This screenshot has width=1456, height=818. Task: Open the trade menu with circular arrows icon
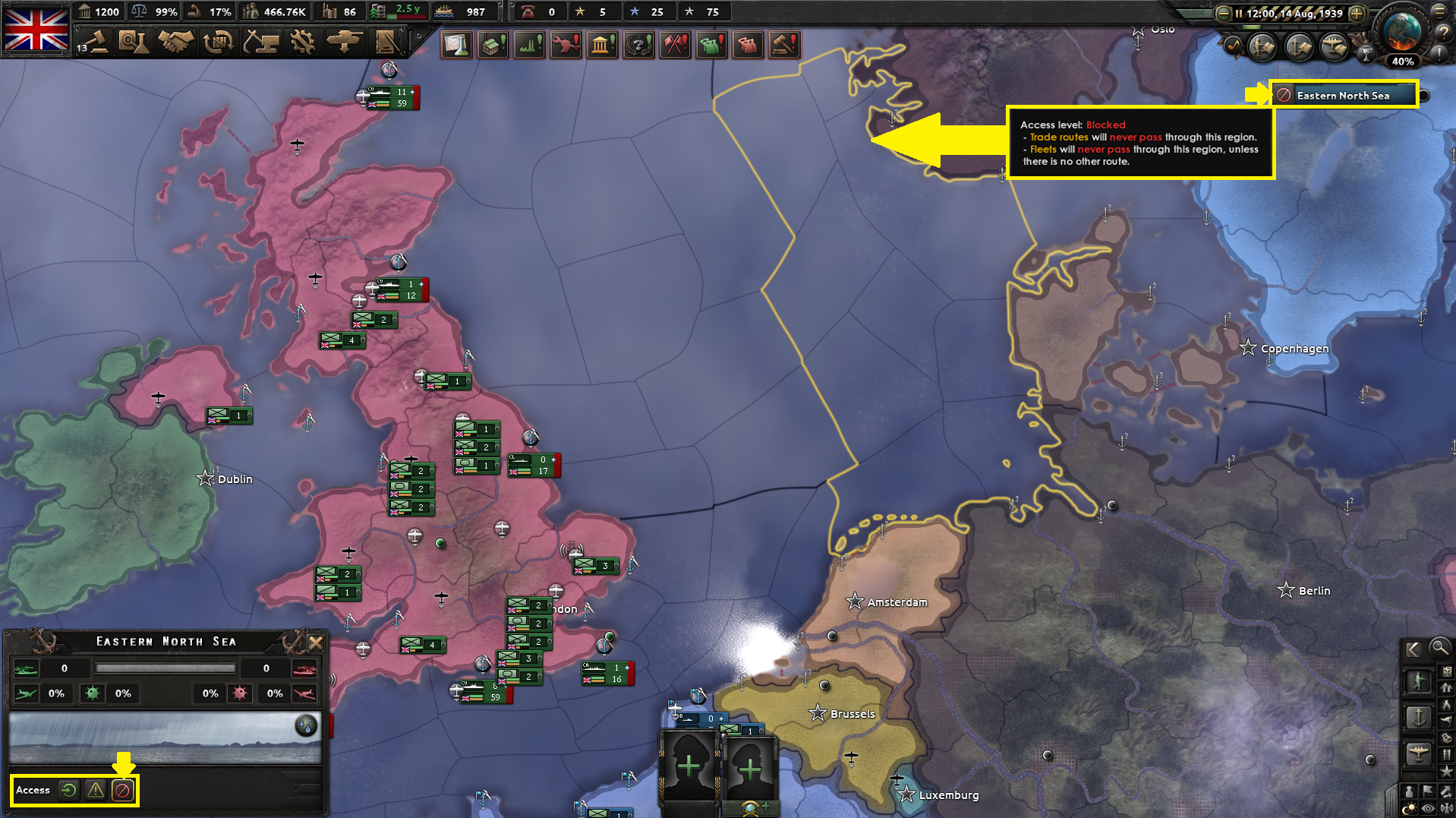click(x=218, y=43)
